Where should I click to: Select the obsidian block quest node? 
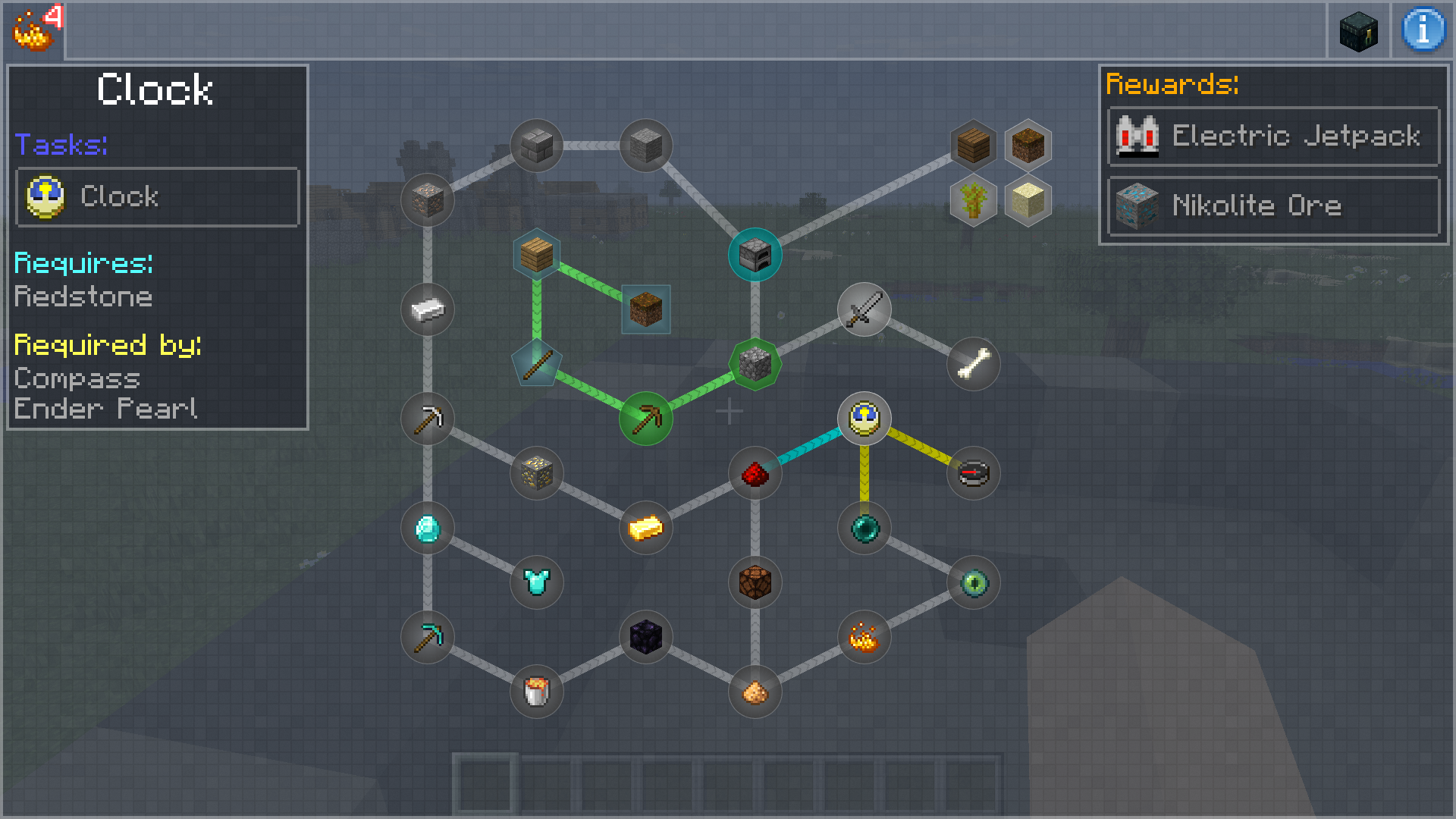tap(645, 637)
